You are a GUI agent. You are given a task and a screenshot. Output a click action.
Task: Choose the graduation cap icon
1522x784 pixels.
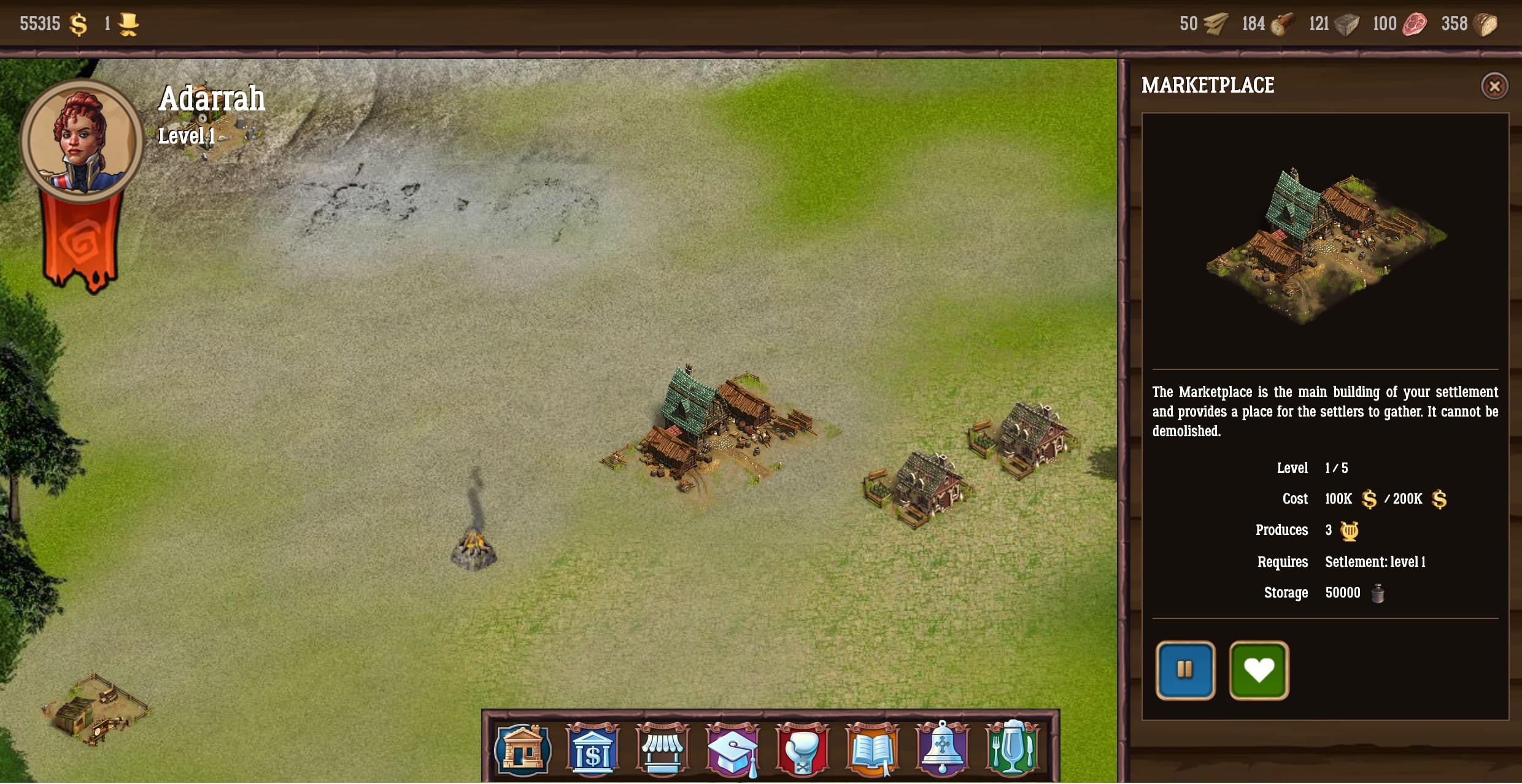(x=733, y=750)
